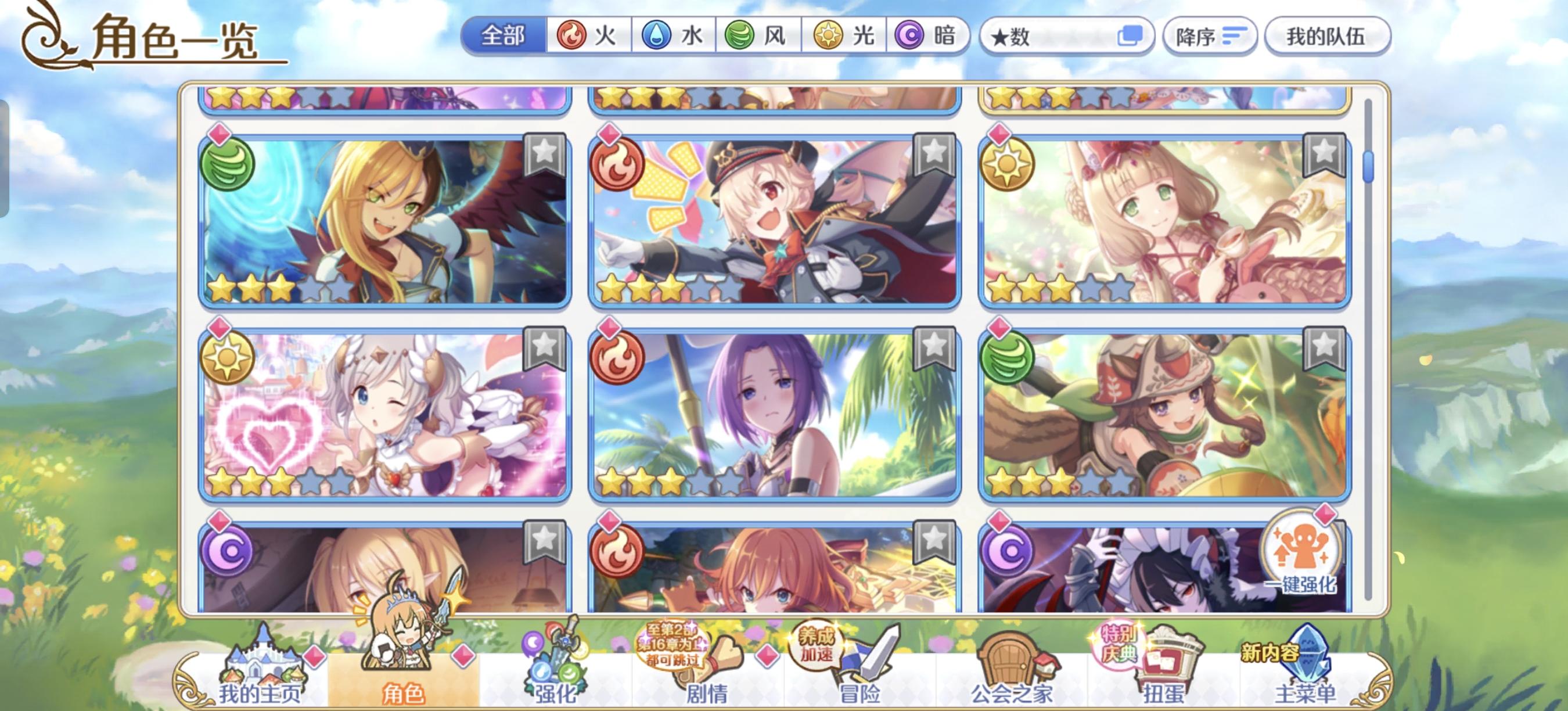Open the duplicate filter icon beside ★数

[x=1131, y=37]
